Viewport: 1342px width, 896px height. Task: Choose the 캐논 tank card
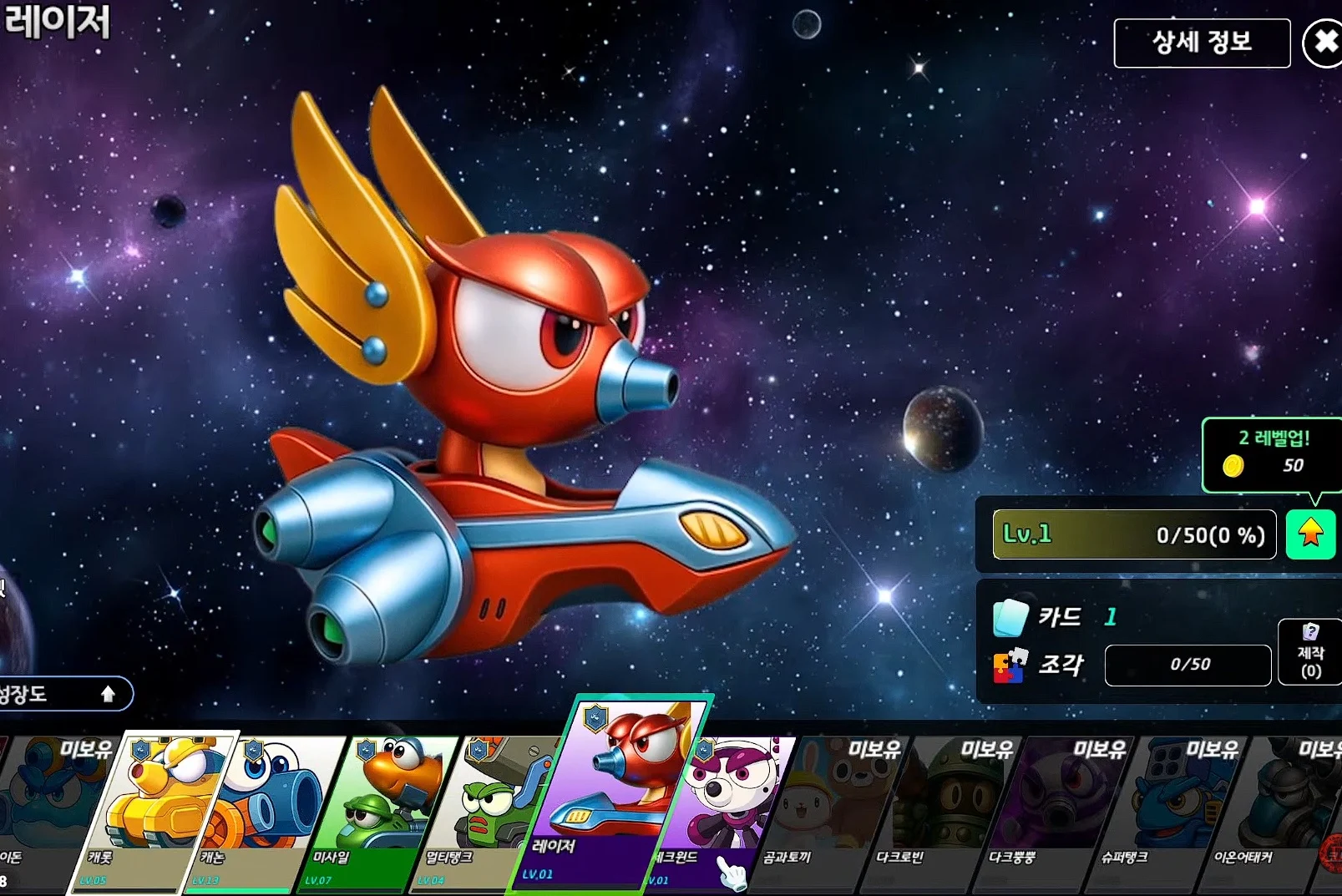[x=263, y=810]
